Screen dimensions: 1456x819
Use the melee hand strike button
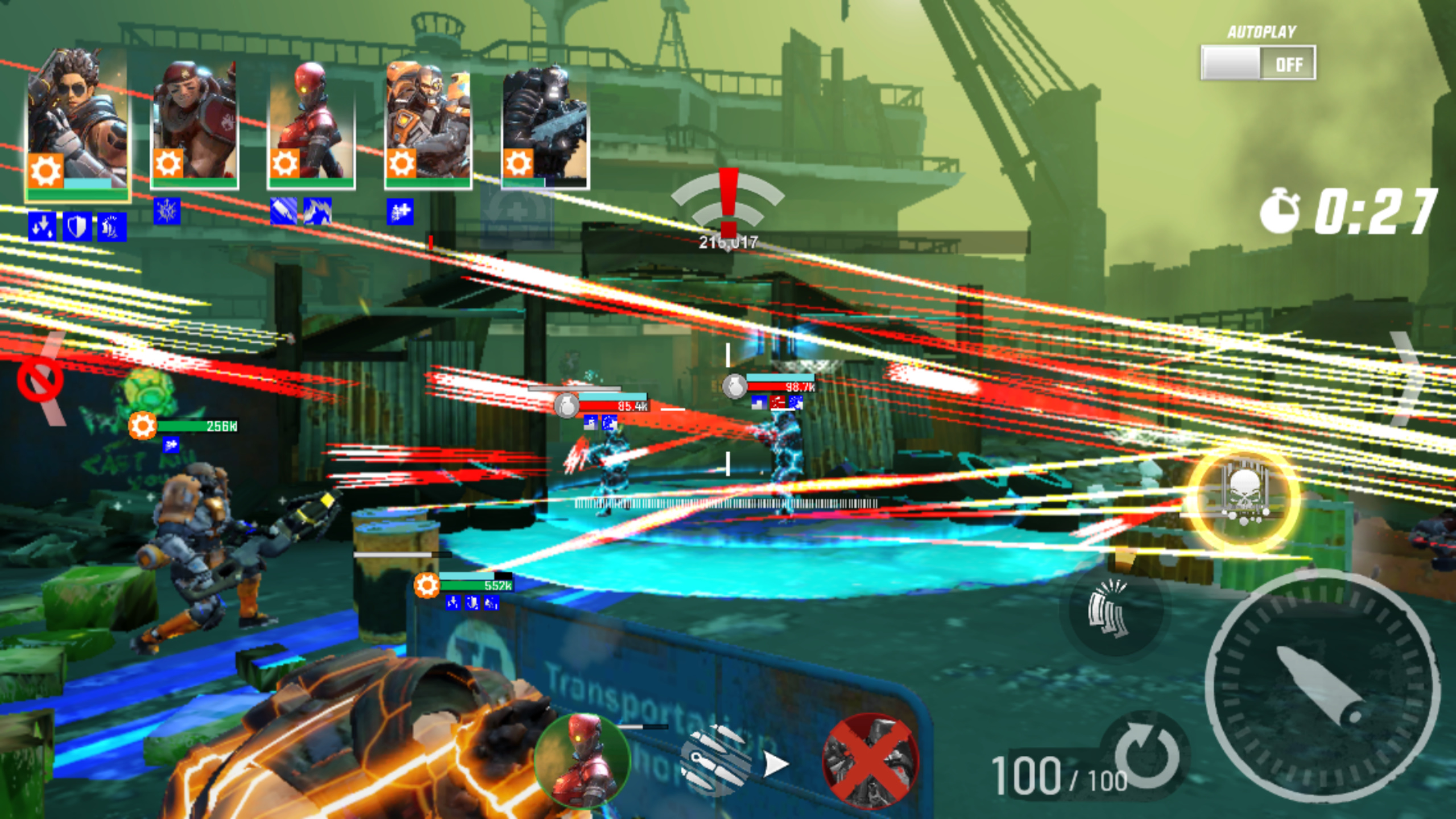tap(1108, 609)
